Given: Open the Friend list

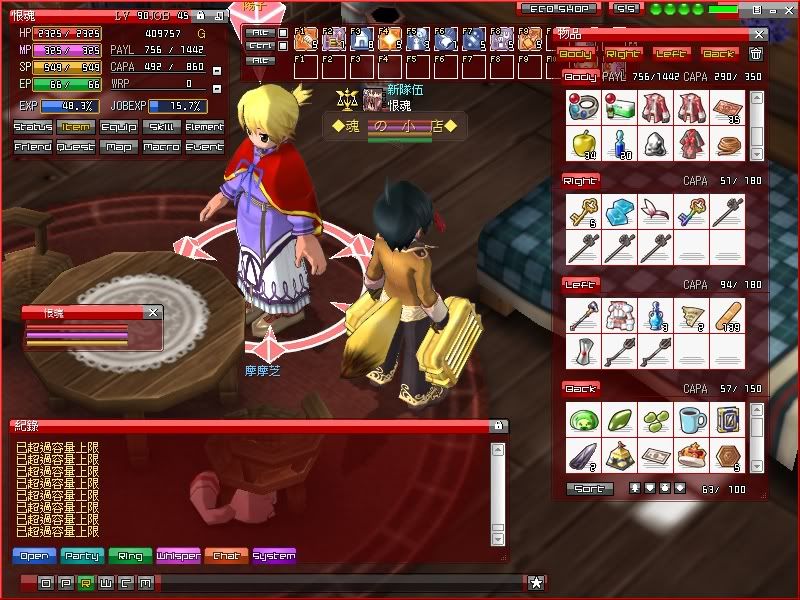Looking at the screenshot, I should [x=33, y=146].
